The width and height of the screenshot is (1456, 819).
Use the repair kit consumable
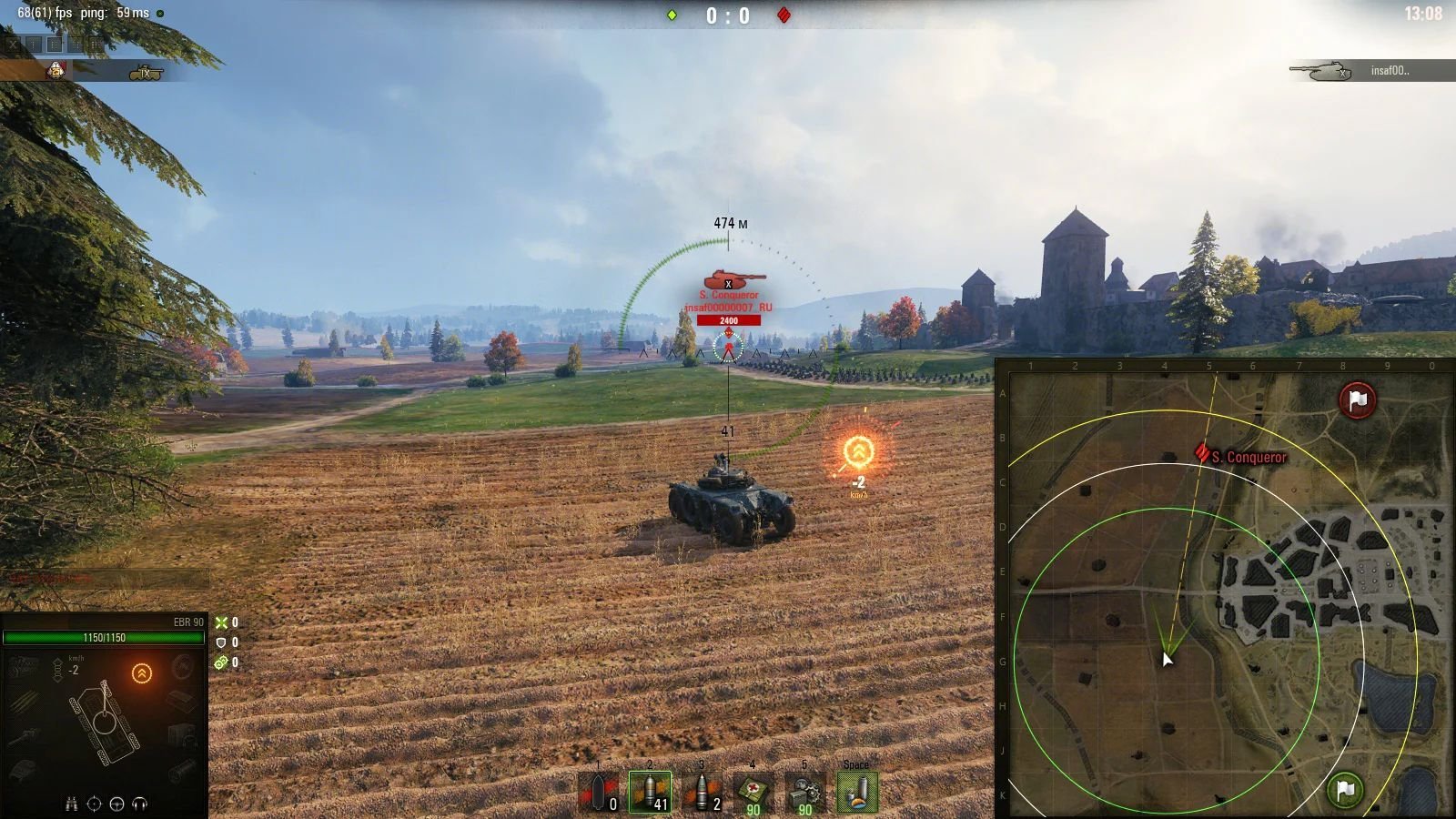coord(805,792)
